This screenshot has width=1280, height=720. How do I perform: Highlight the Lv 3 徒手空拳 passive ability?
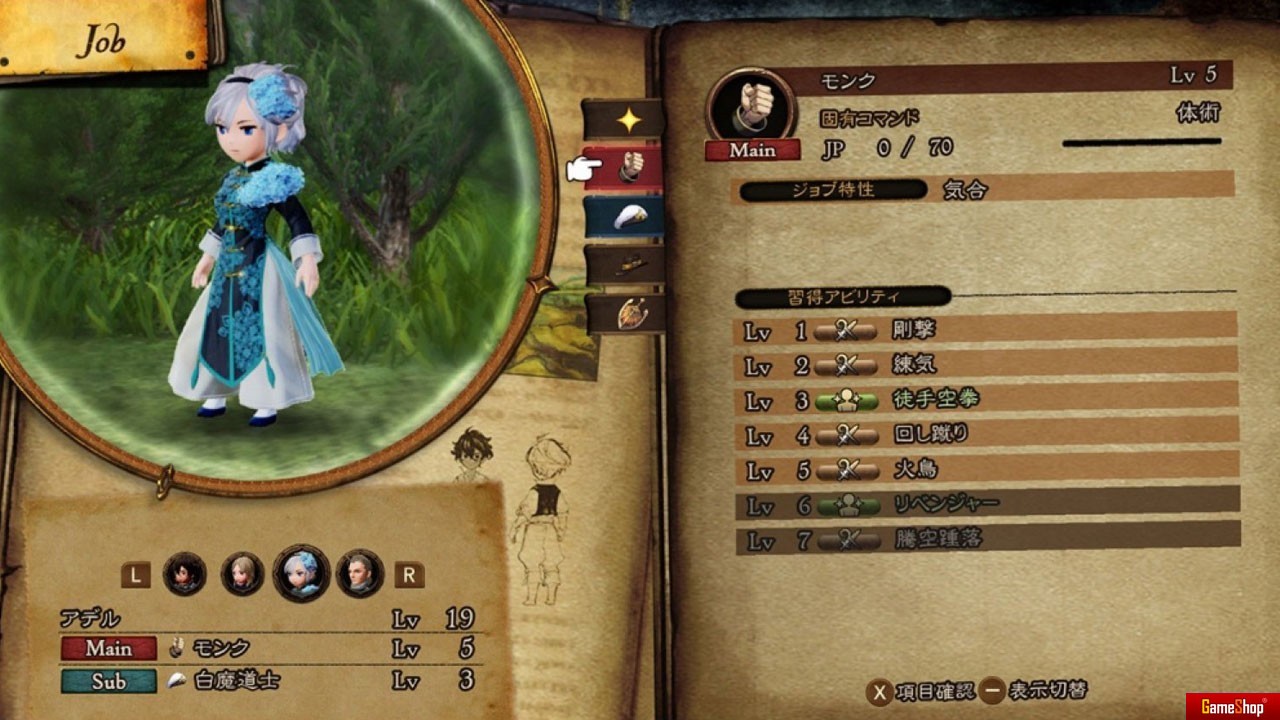(986, 399)
